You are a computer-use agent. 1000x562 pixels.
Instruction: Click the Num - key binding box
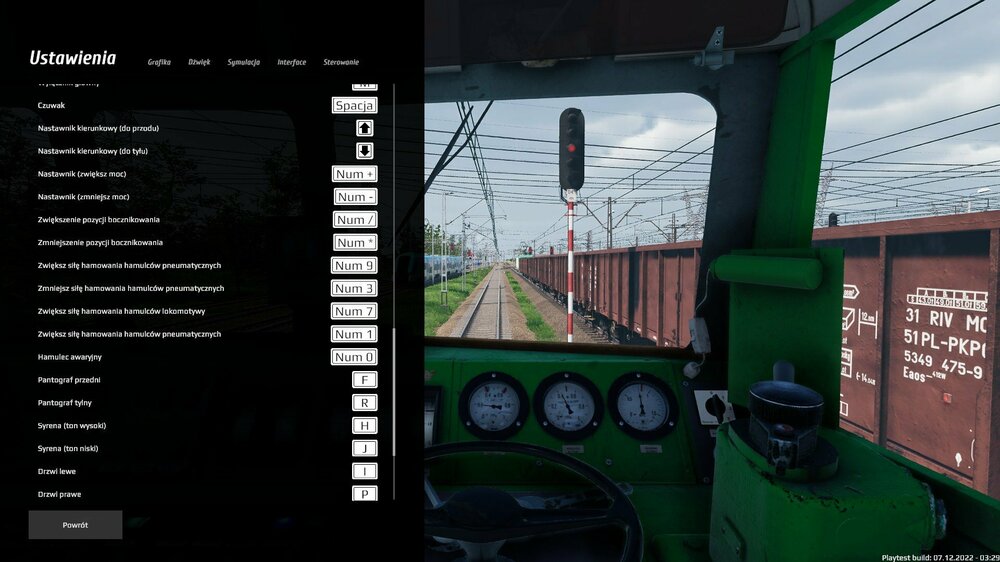coord(355,197)
